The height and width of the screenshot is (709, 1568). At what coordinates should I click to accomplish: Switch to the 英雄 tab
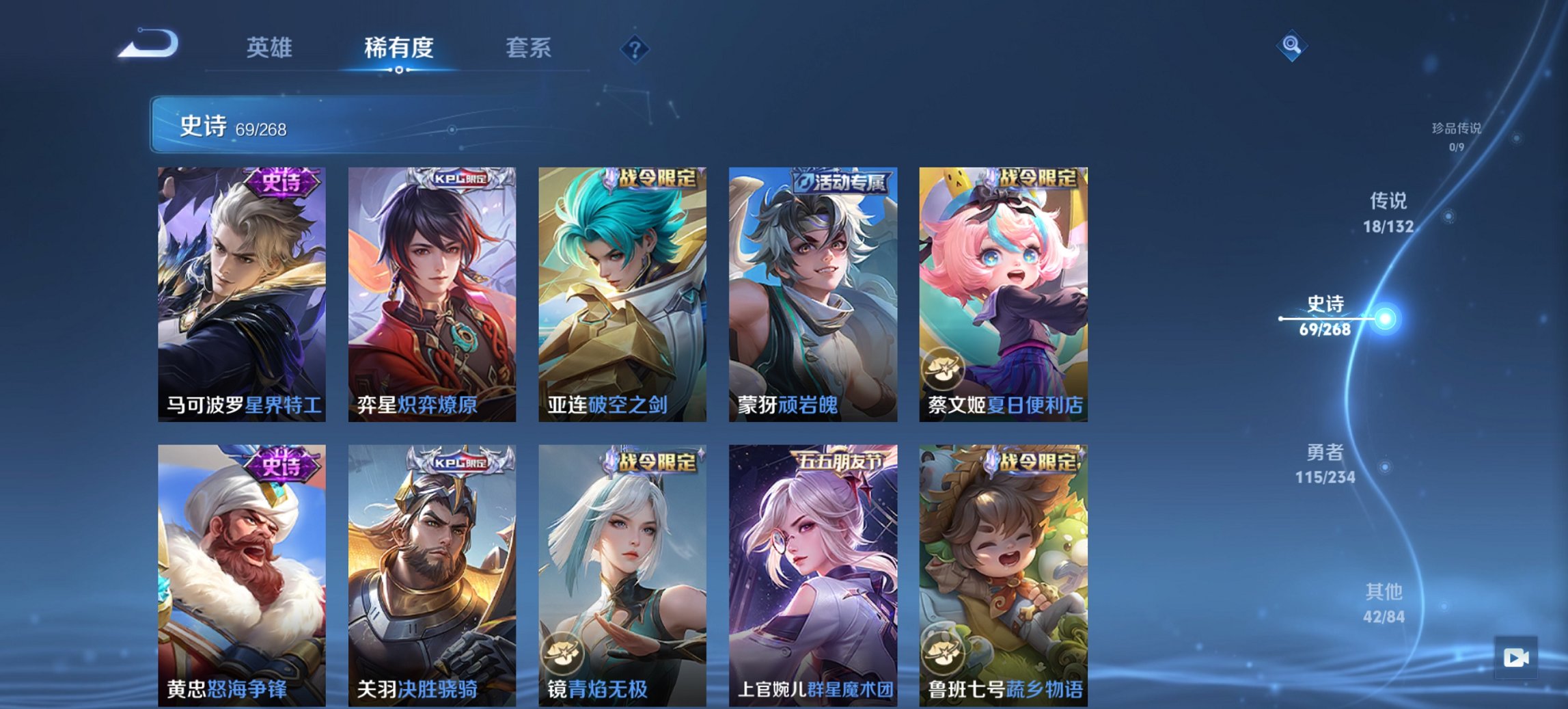[271, 48]
